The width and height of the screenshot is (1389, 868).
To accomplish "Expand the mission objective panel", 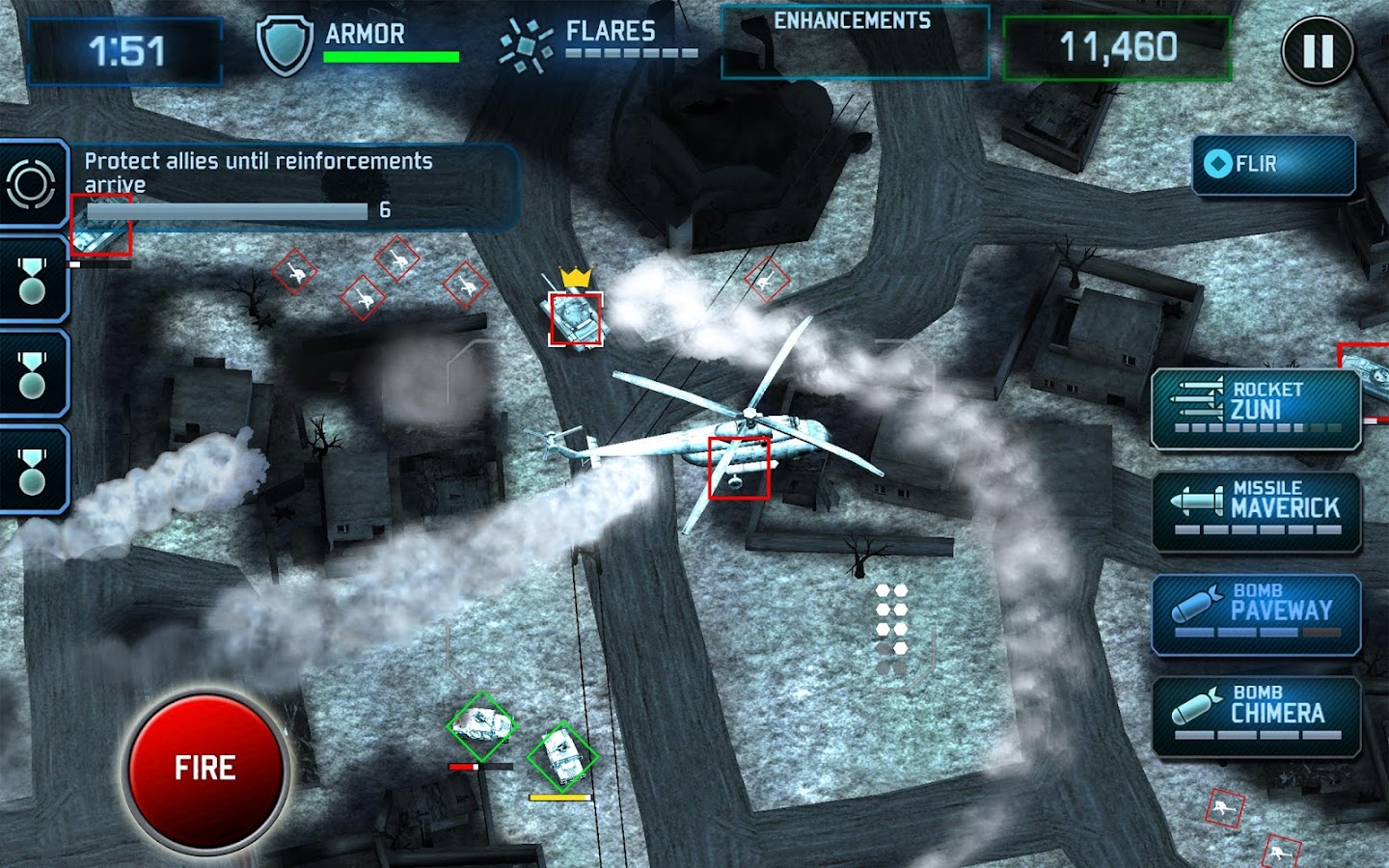I will pos(289,172).
